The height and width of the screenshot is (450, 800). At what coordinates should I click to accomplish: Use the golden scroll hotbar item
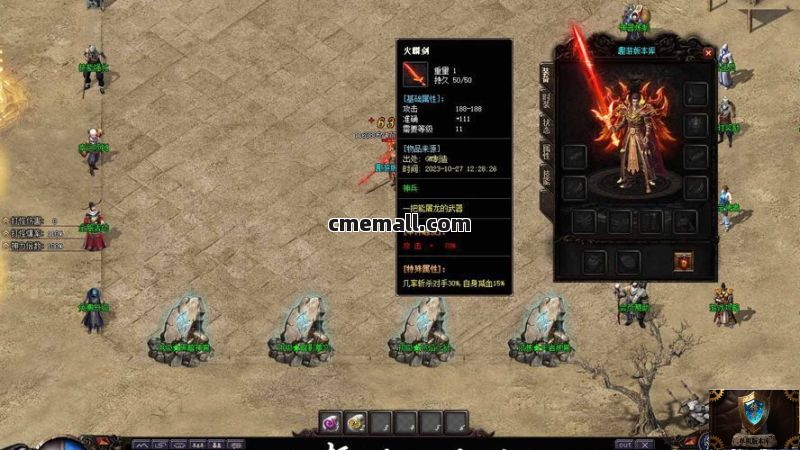click(356, 423)
